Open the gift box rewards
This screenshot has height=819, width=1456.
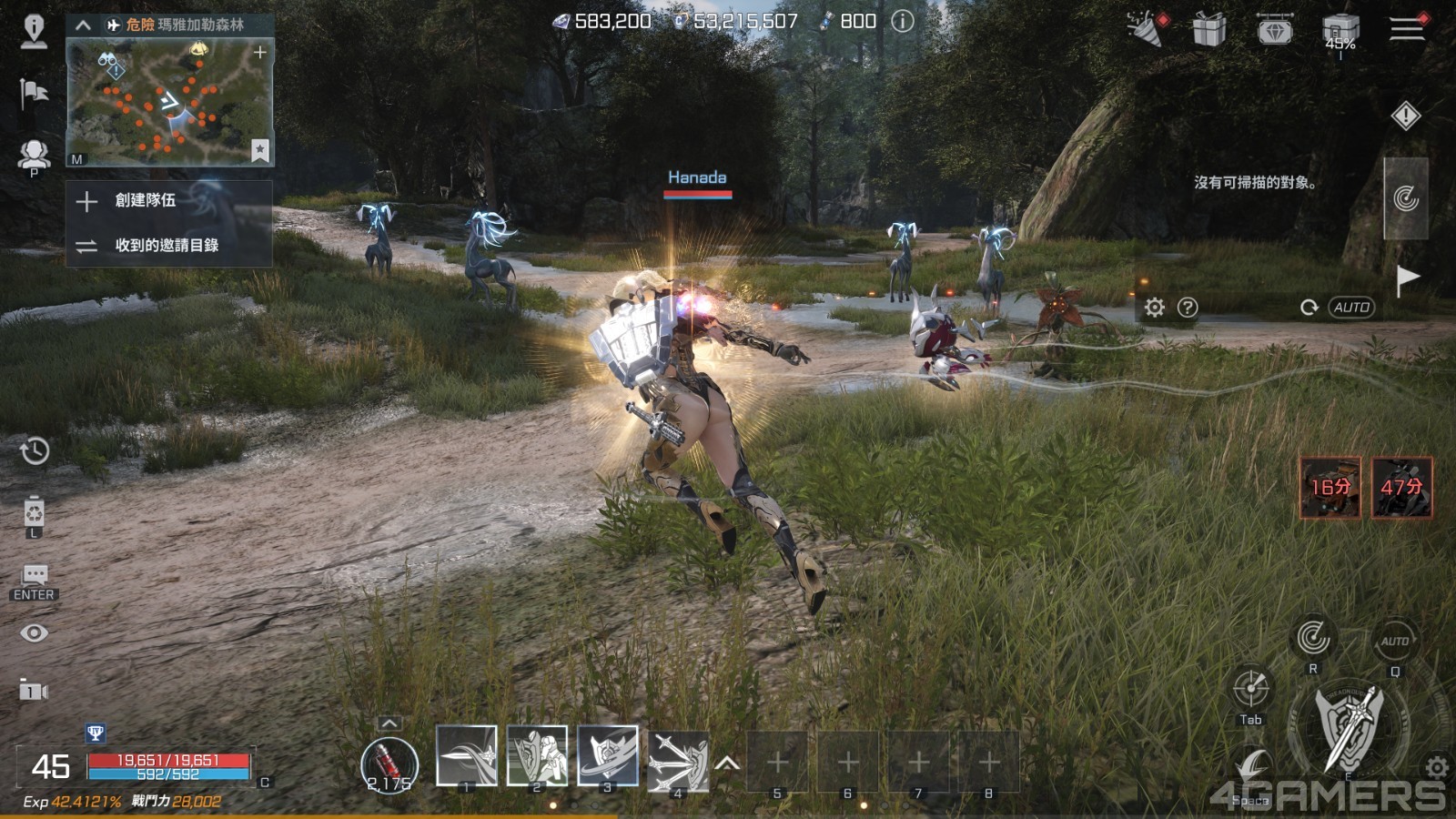(1208, 30)
